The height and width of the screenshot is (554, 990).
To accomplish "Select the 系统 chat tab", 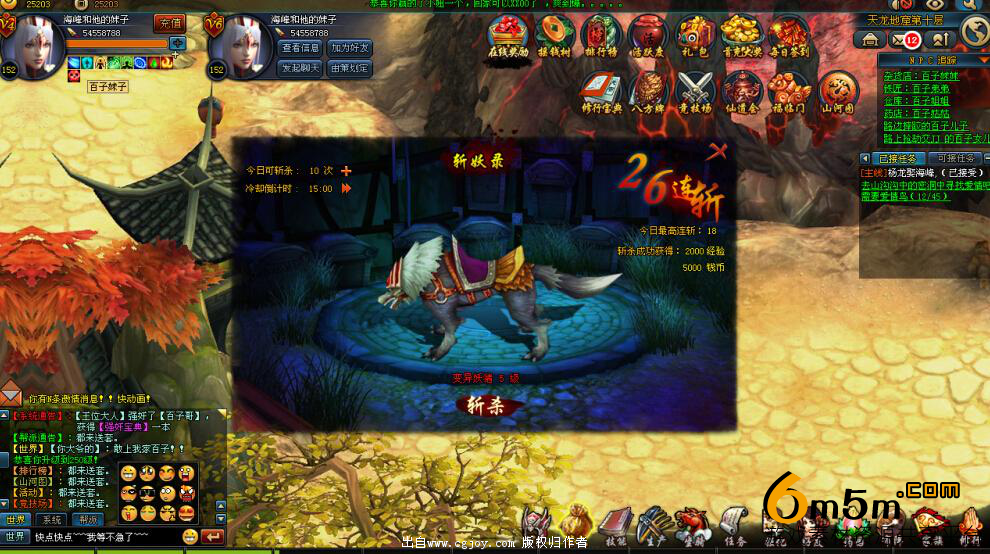I will click(x=50, y=520).
